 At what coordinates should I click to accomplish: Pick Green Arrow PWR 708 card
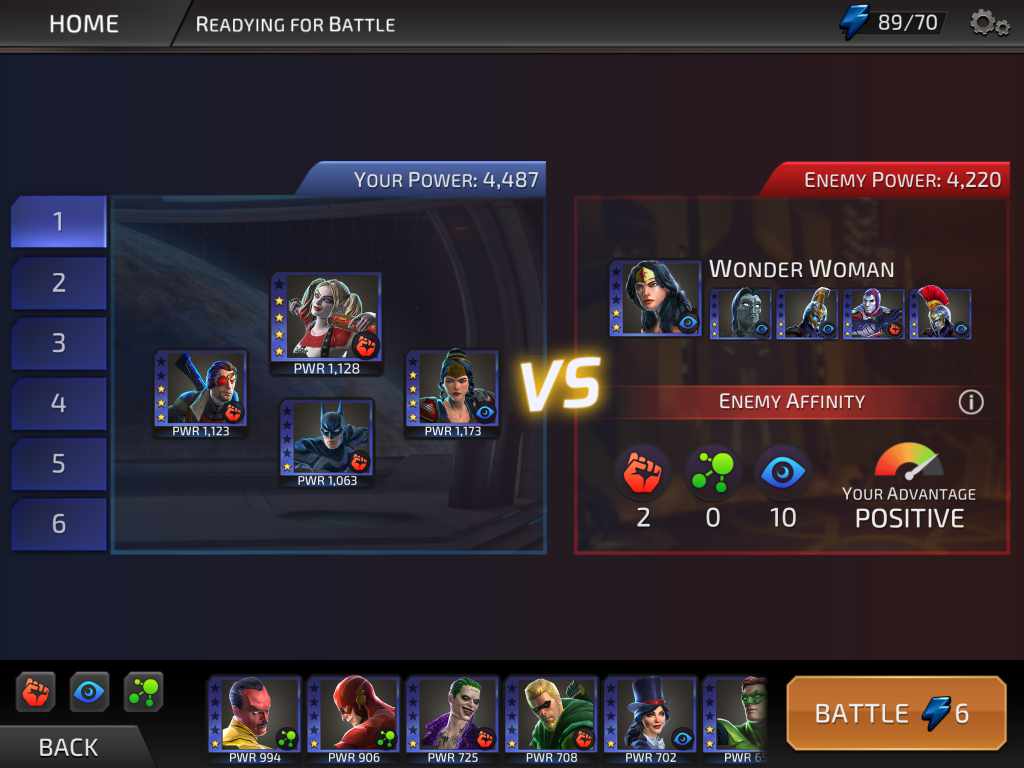click(x=551, y=714)
